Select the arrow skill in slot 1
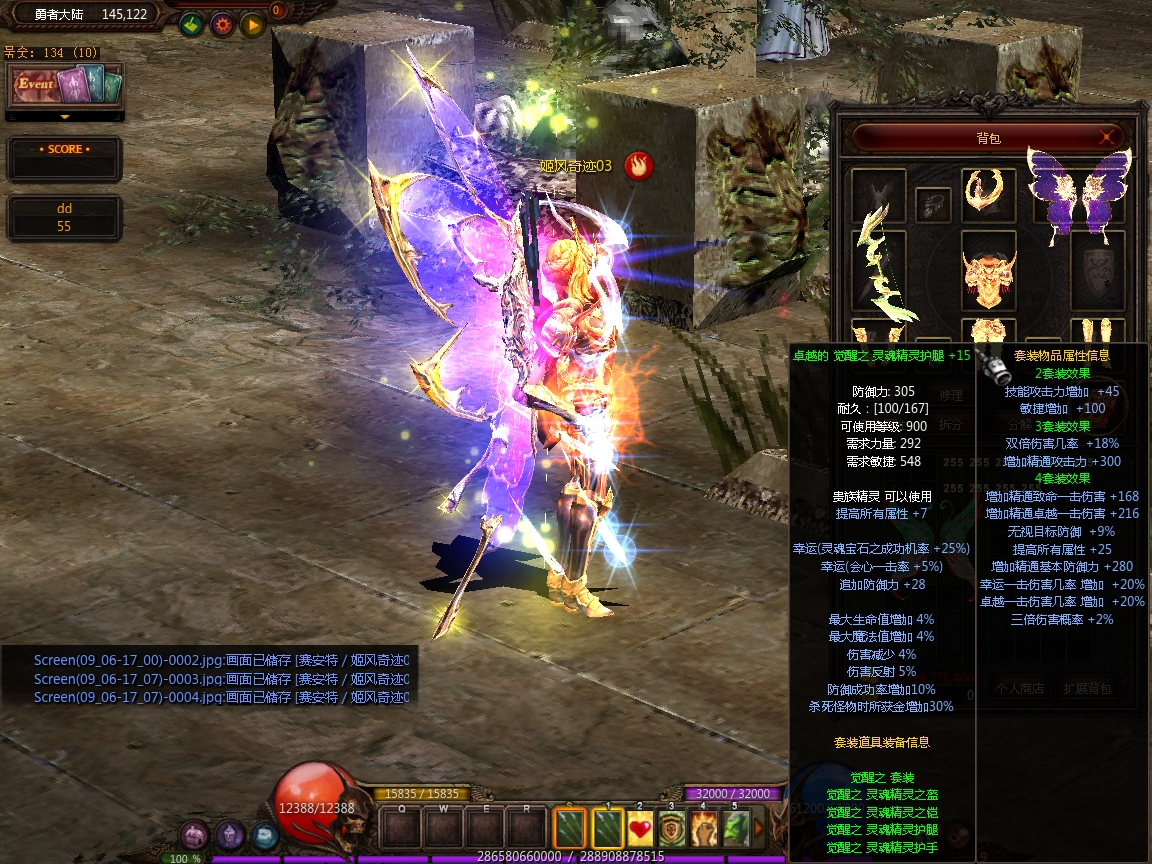This screenshot has width=1152, height=864. (x=608, y=828)
